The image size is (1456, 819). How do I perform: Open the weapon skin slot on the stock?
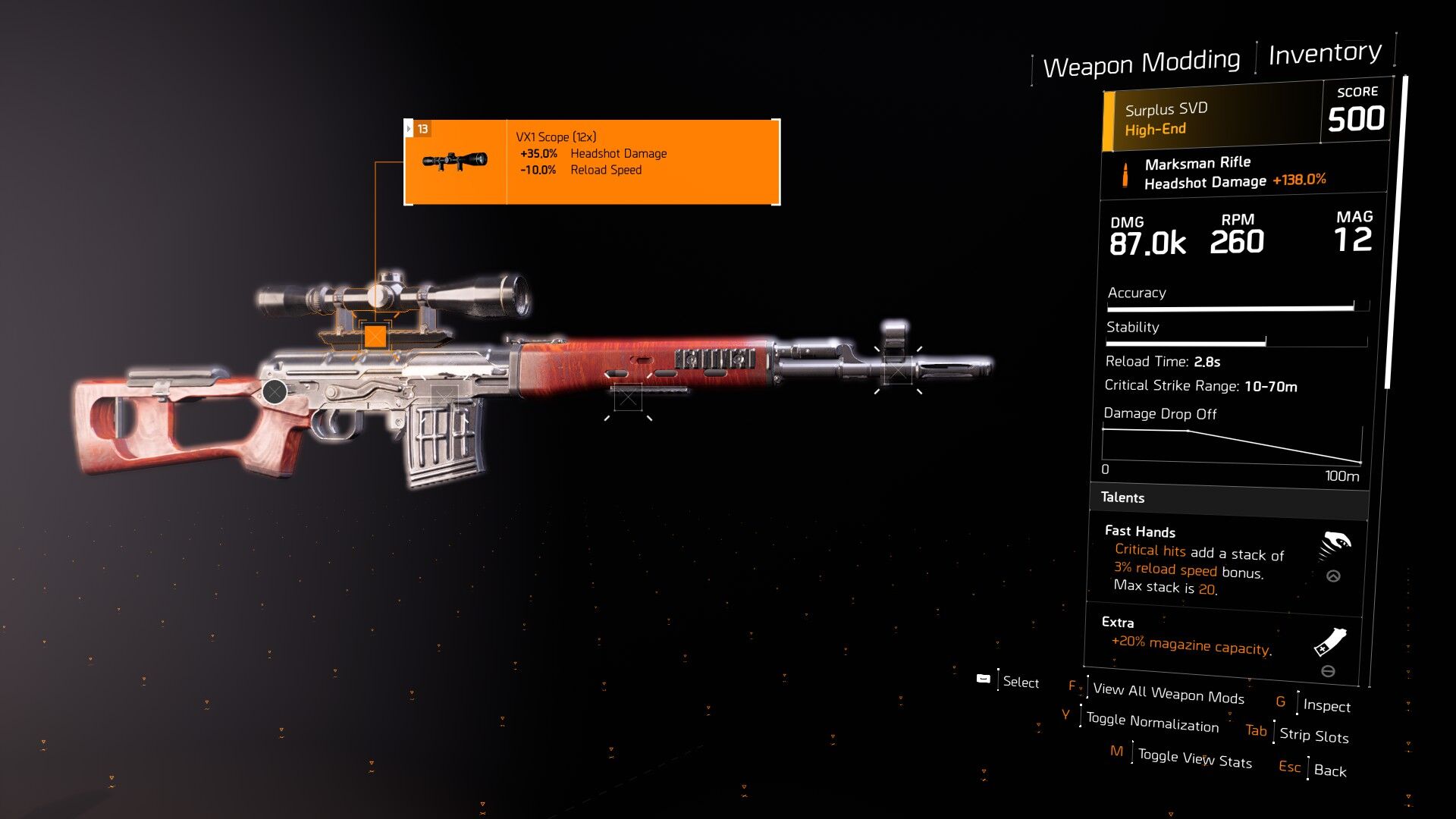275,391
